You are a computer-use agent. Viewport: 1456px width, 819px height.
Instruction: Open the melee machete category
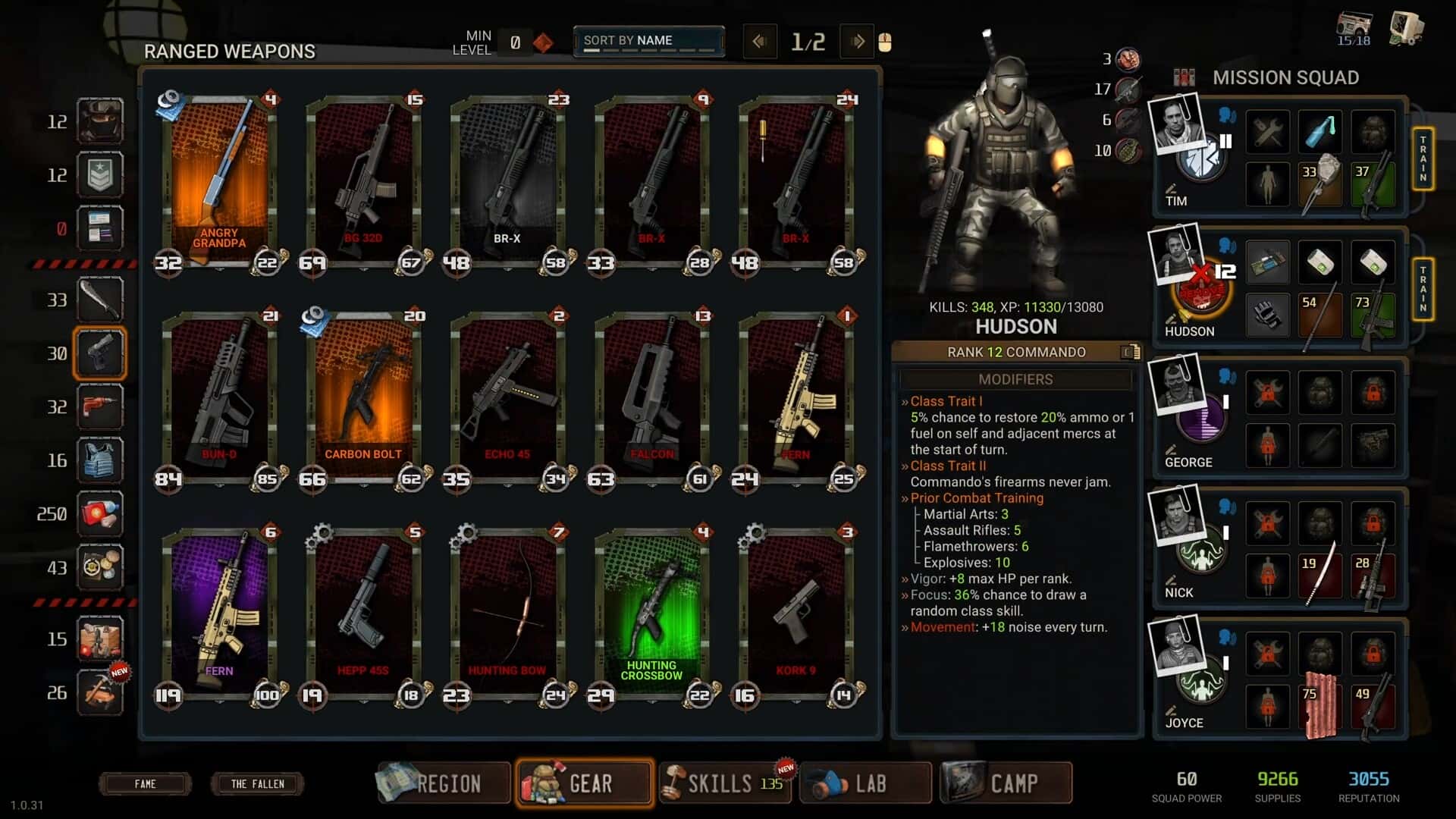(x=100, y=300)
